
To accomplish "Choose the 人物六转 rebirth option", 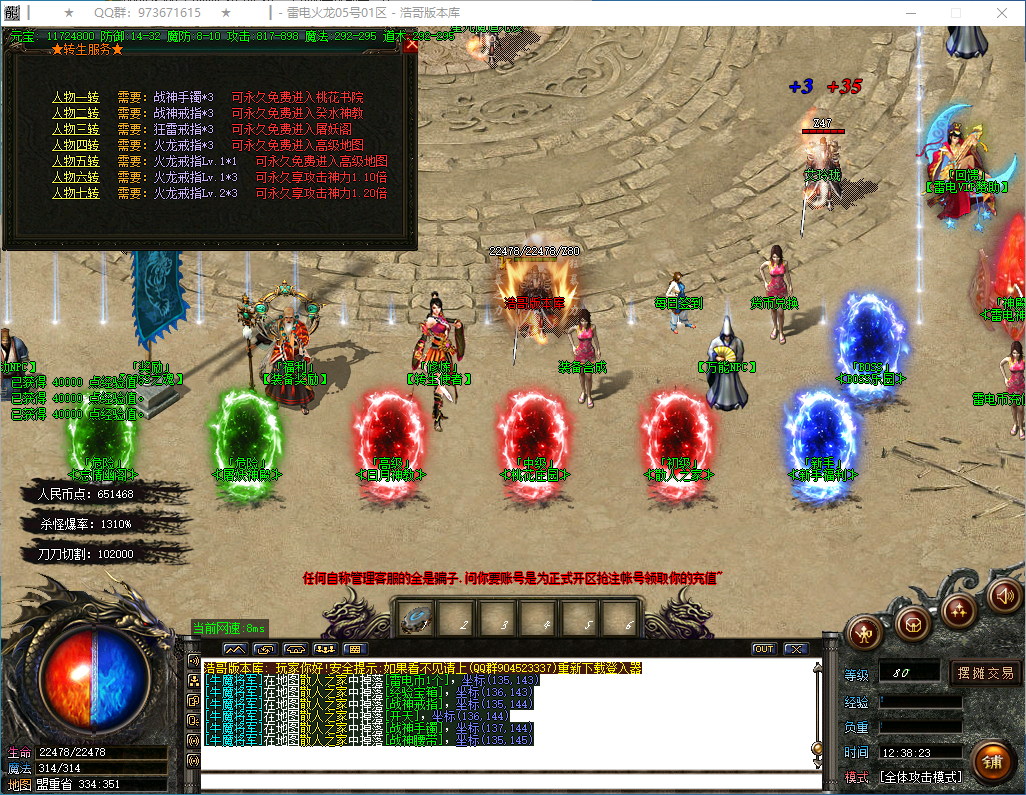I will point(76,177).
